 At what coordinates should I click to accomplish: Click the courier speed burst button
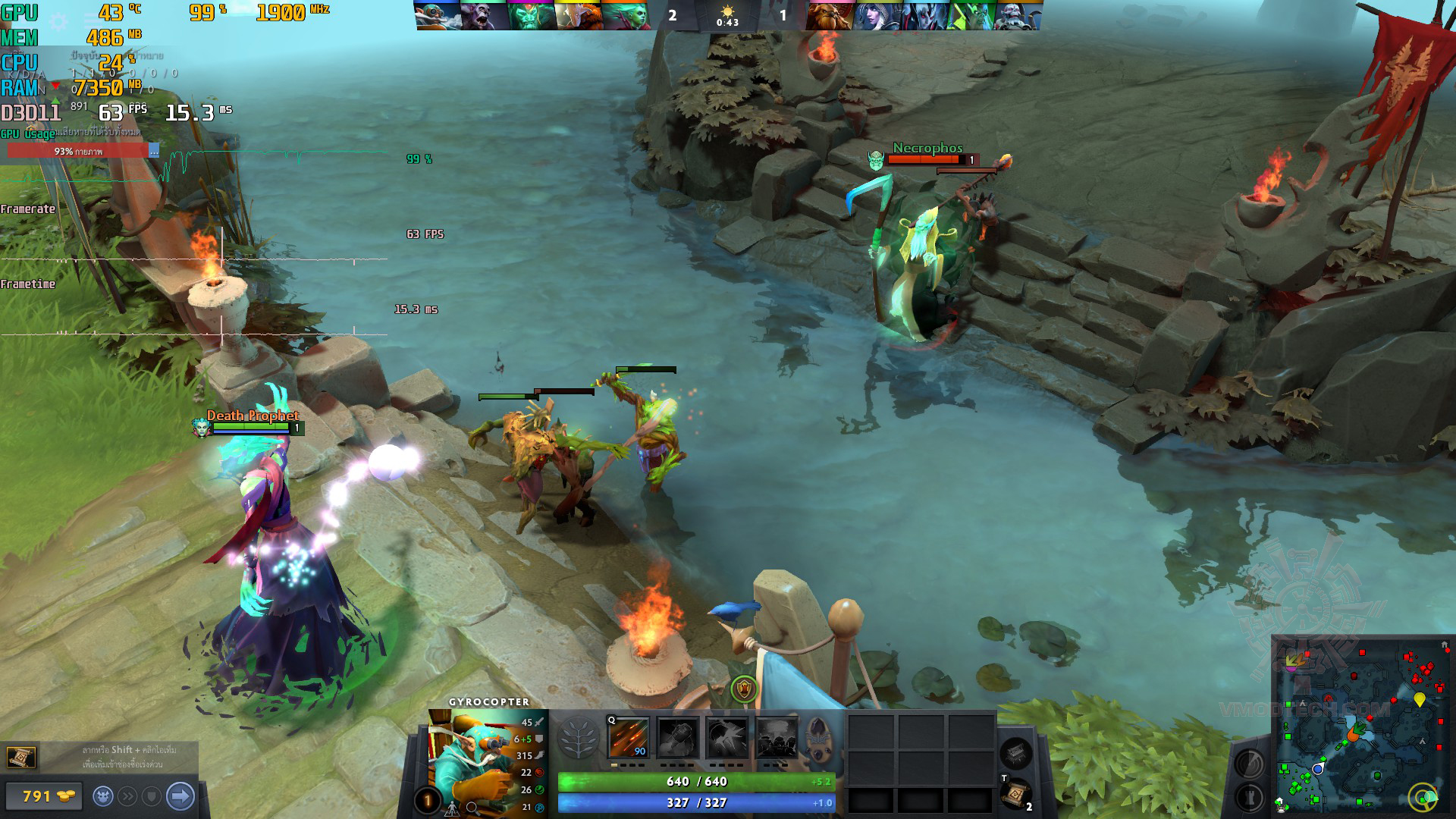pos(128,796)
